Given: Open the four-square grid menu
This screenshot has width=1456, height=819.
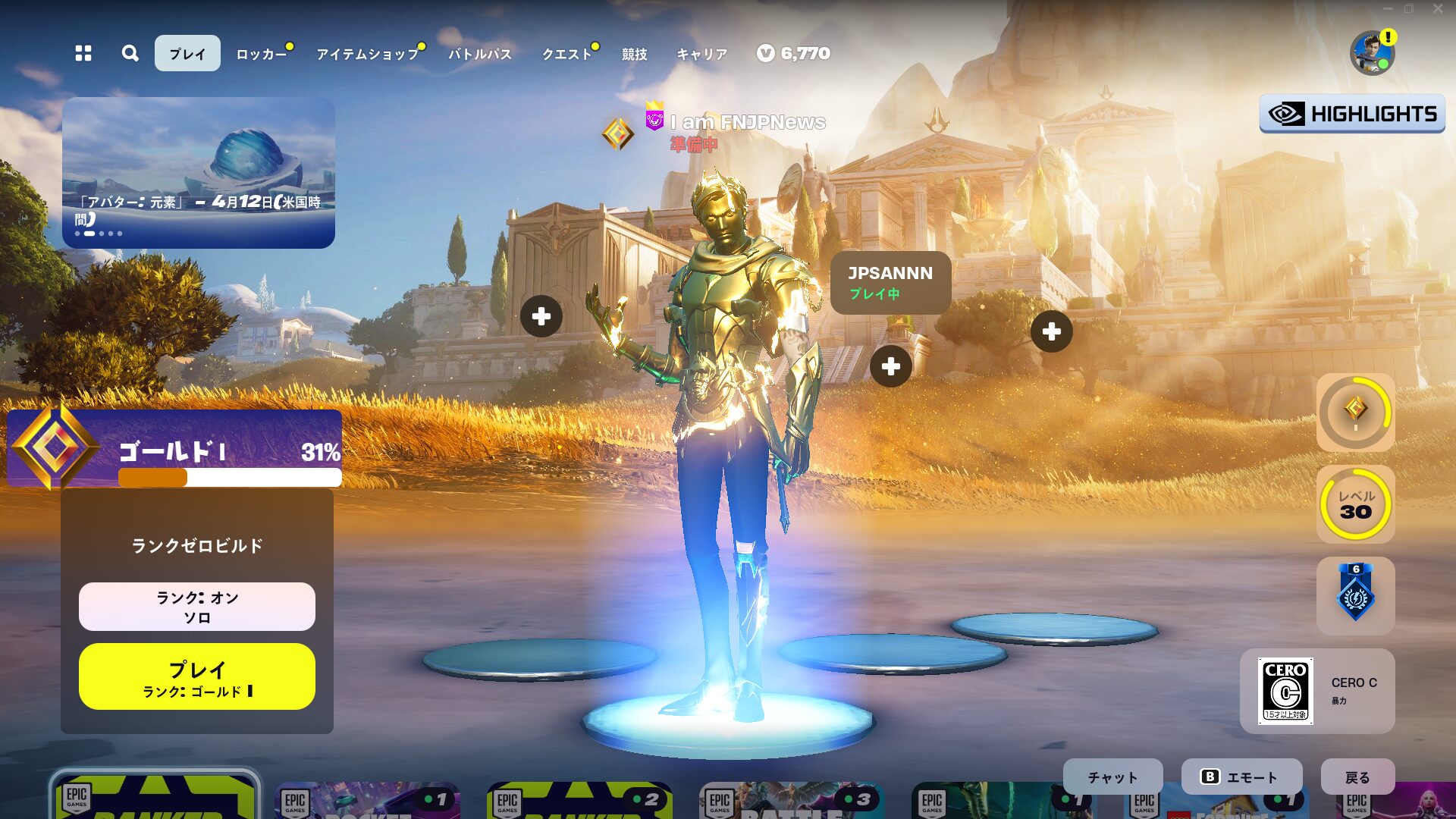Looking at the screenshot, I should (x=83, y=53).
